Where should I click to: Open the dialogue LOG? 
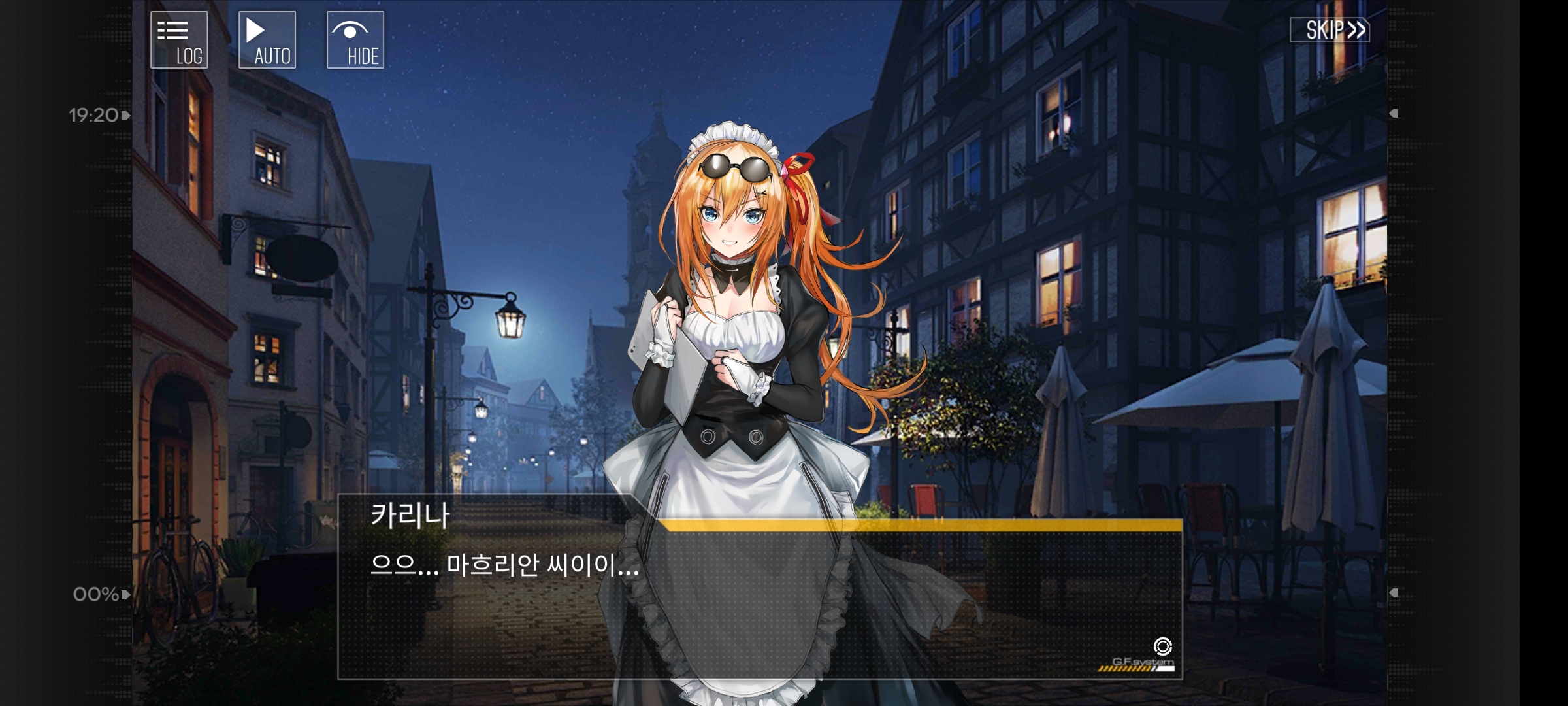[x=179, y=40]
